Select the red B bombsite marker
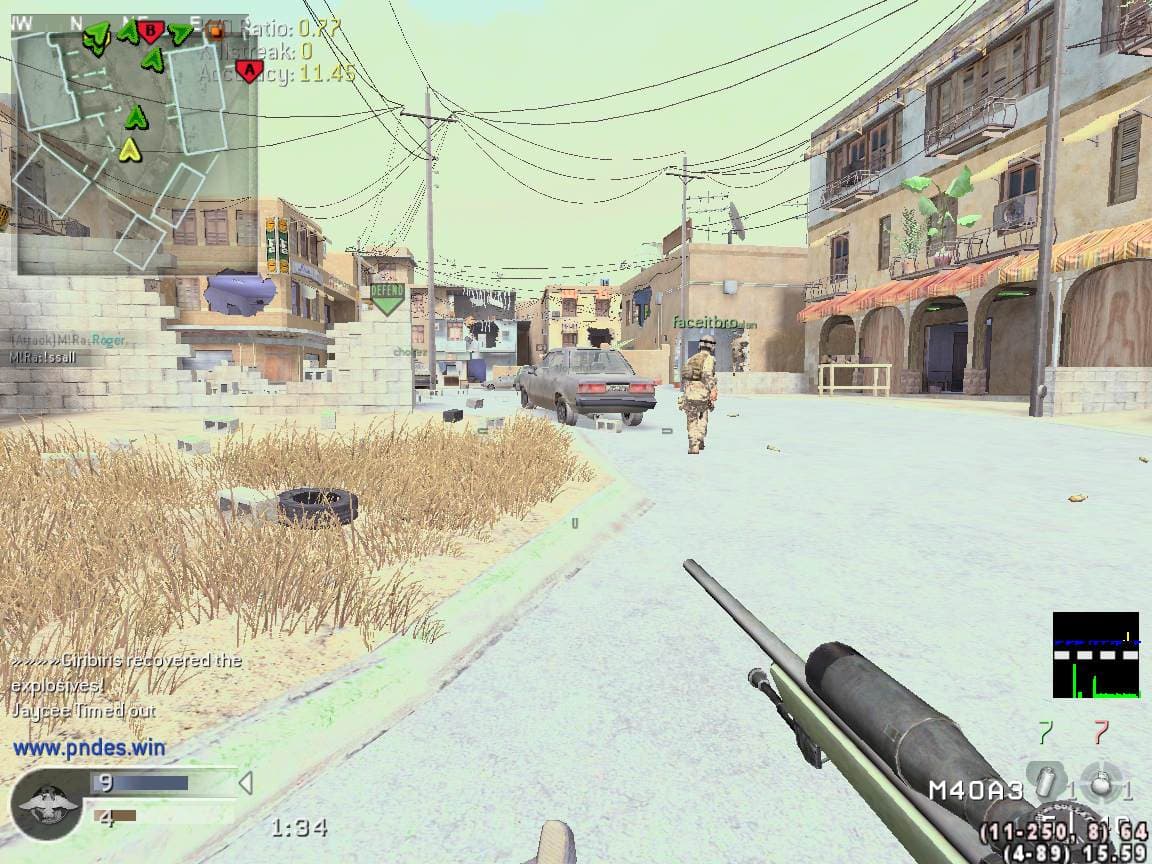This screenshot has height=864, width=1152. click(151, 31)
